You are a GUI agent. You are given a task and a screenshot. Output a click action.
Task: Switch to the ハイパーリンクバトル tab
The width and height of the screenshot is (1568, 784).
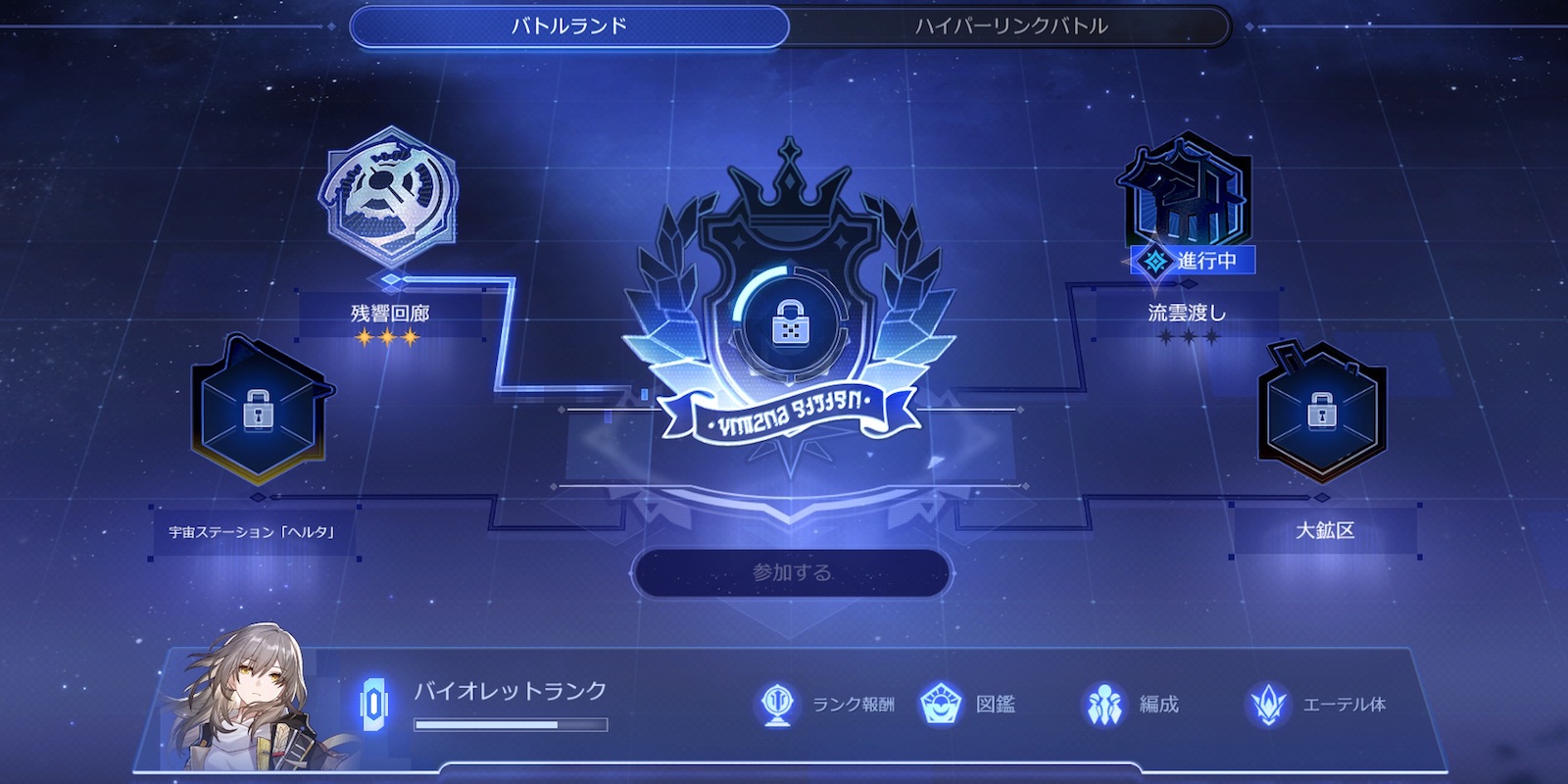[x=1005, y=26]
